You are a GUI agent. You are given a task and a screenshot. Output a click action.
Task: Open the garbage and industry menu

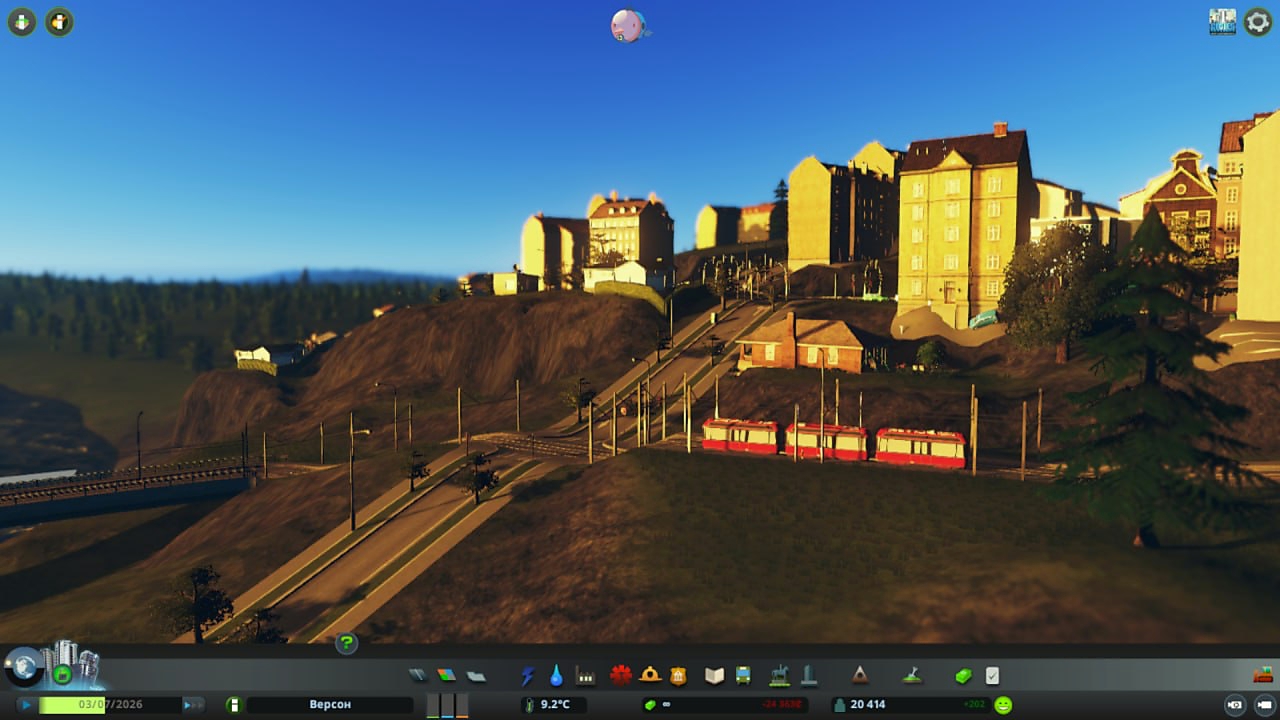[585, 676]
